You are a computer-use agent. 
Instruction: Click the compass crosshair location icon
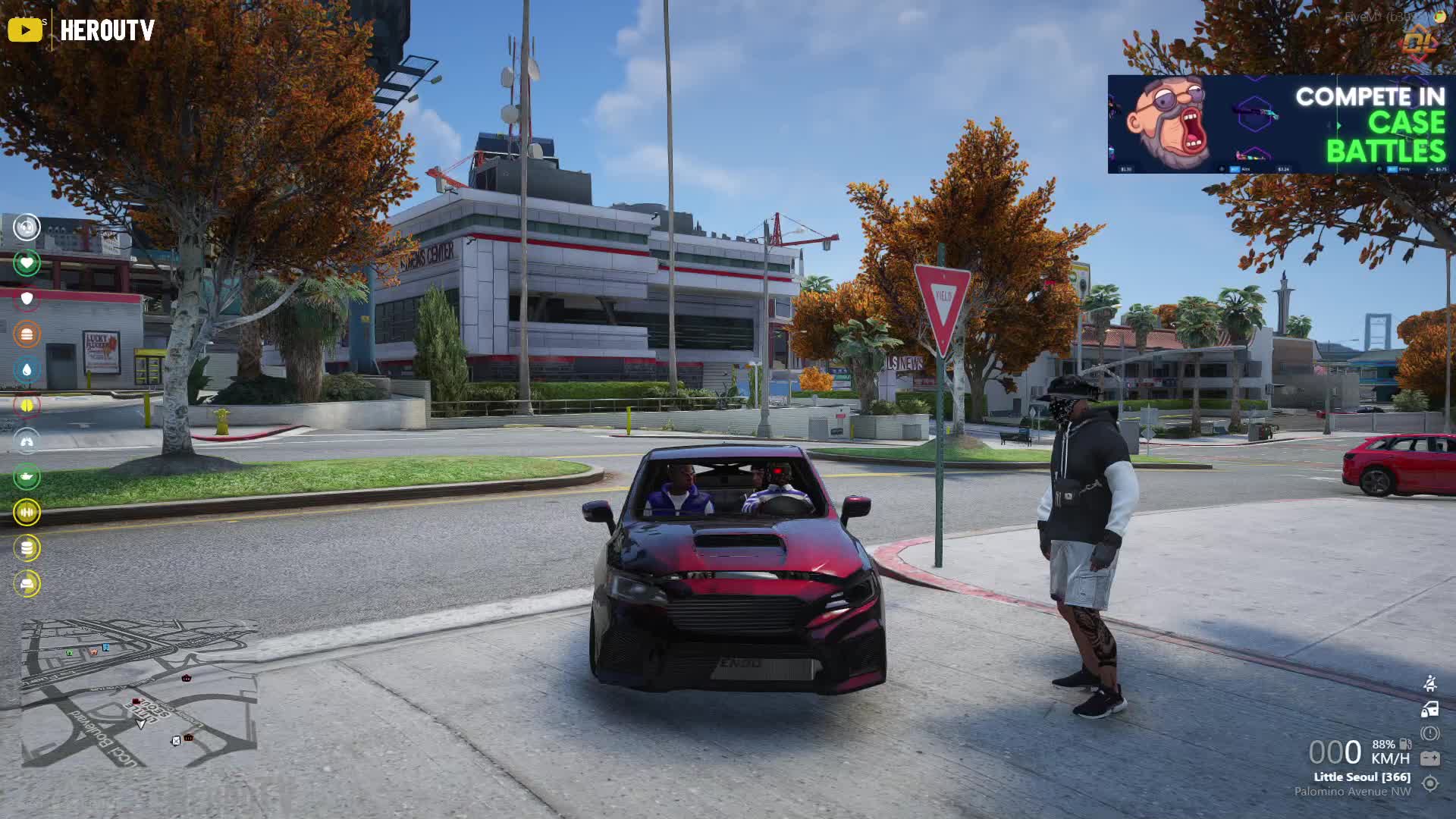click(1430, 783)
